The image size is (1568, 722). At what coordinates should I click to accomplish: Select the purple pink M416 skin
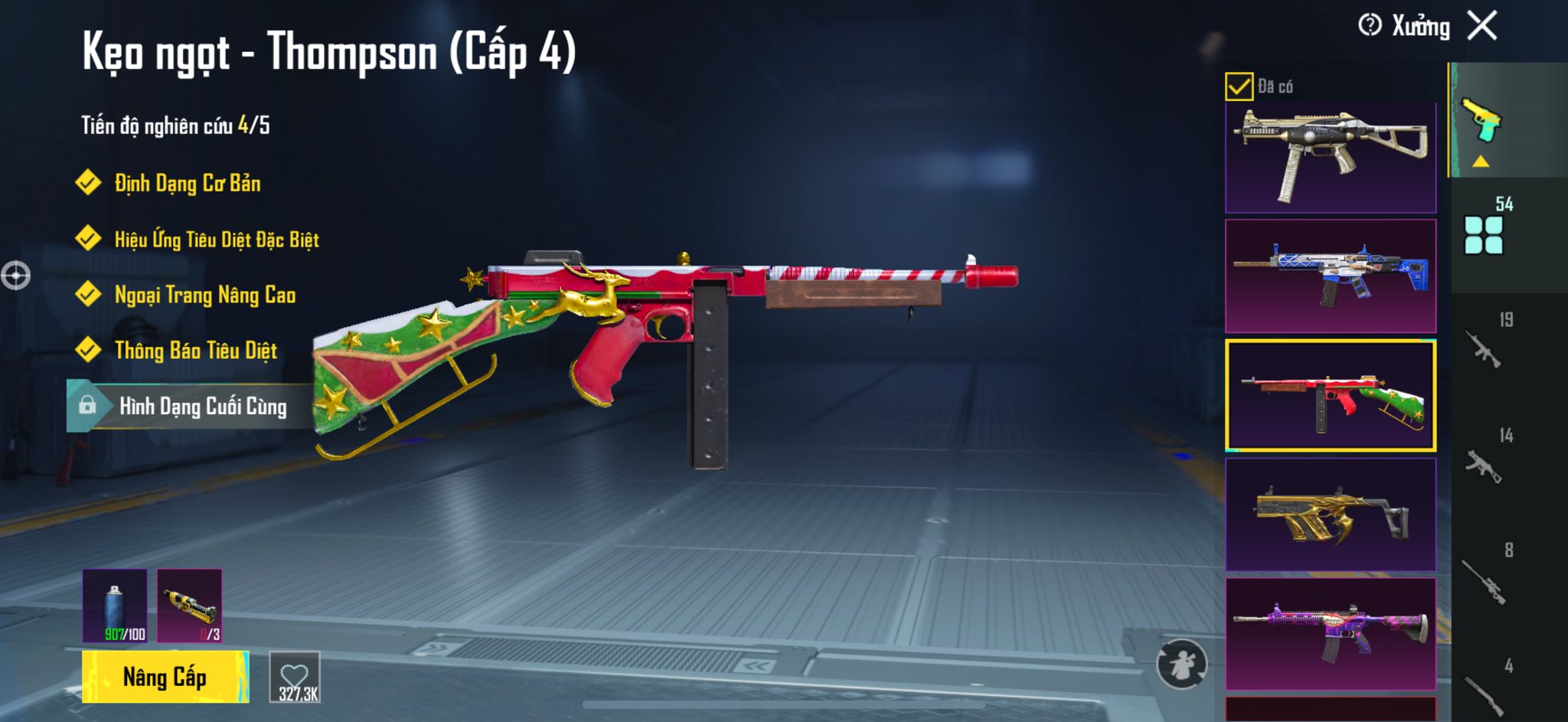[x=1331, y=634]
